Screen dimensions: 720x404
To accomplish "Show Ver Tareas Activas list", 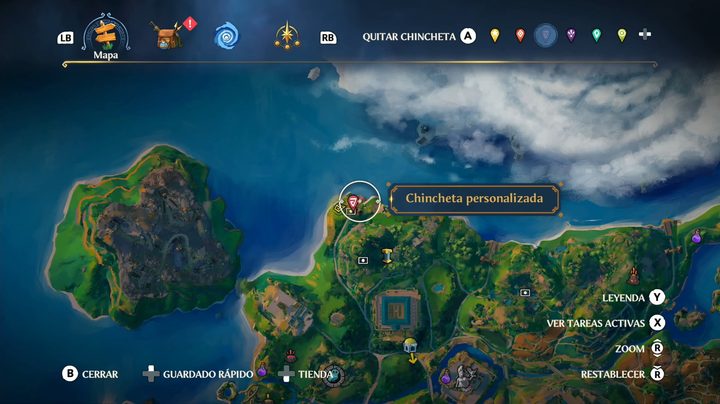I will pyautogui.click(x=656, y=322).
